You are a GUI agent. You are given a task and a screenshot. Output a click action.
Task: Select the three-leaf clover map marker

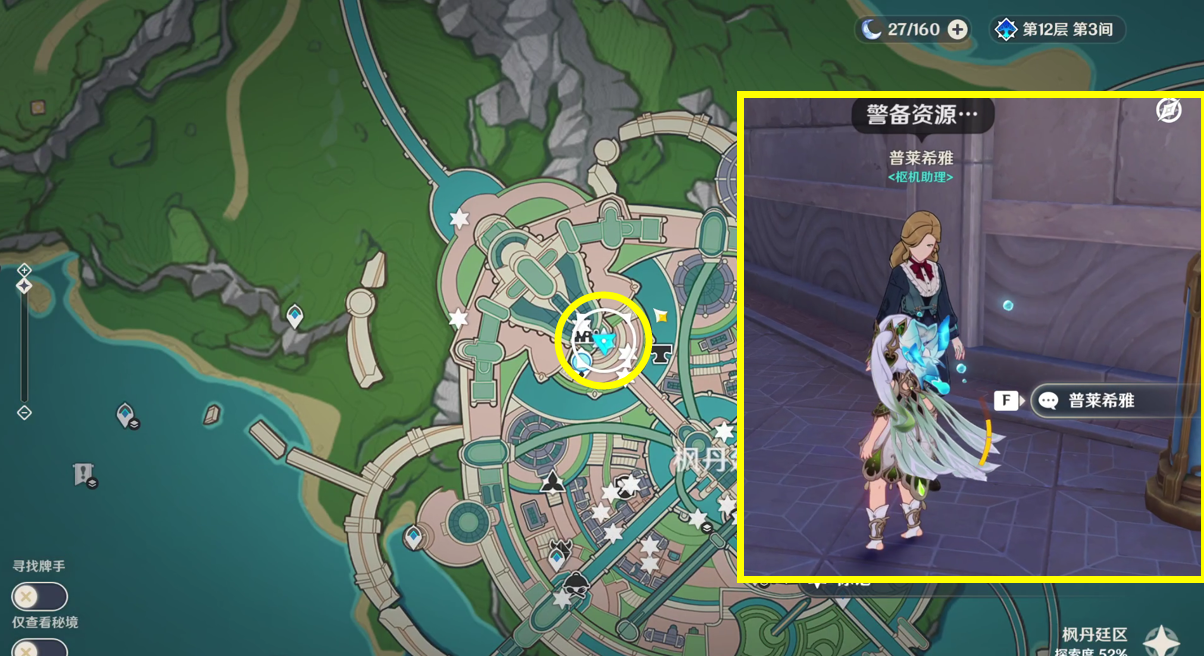(552, 484)
